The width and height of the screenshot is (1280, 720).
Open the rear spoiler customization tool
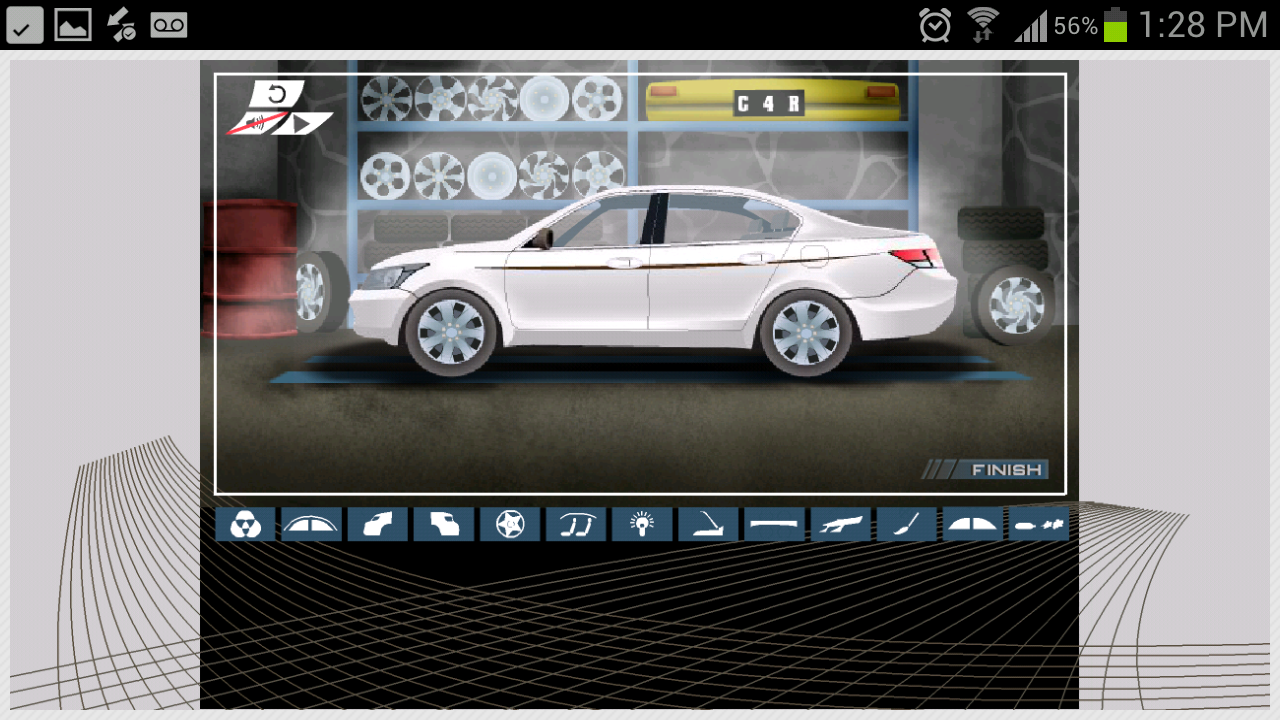pyautogui.click(x=708, y=523)
